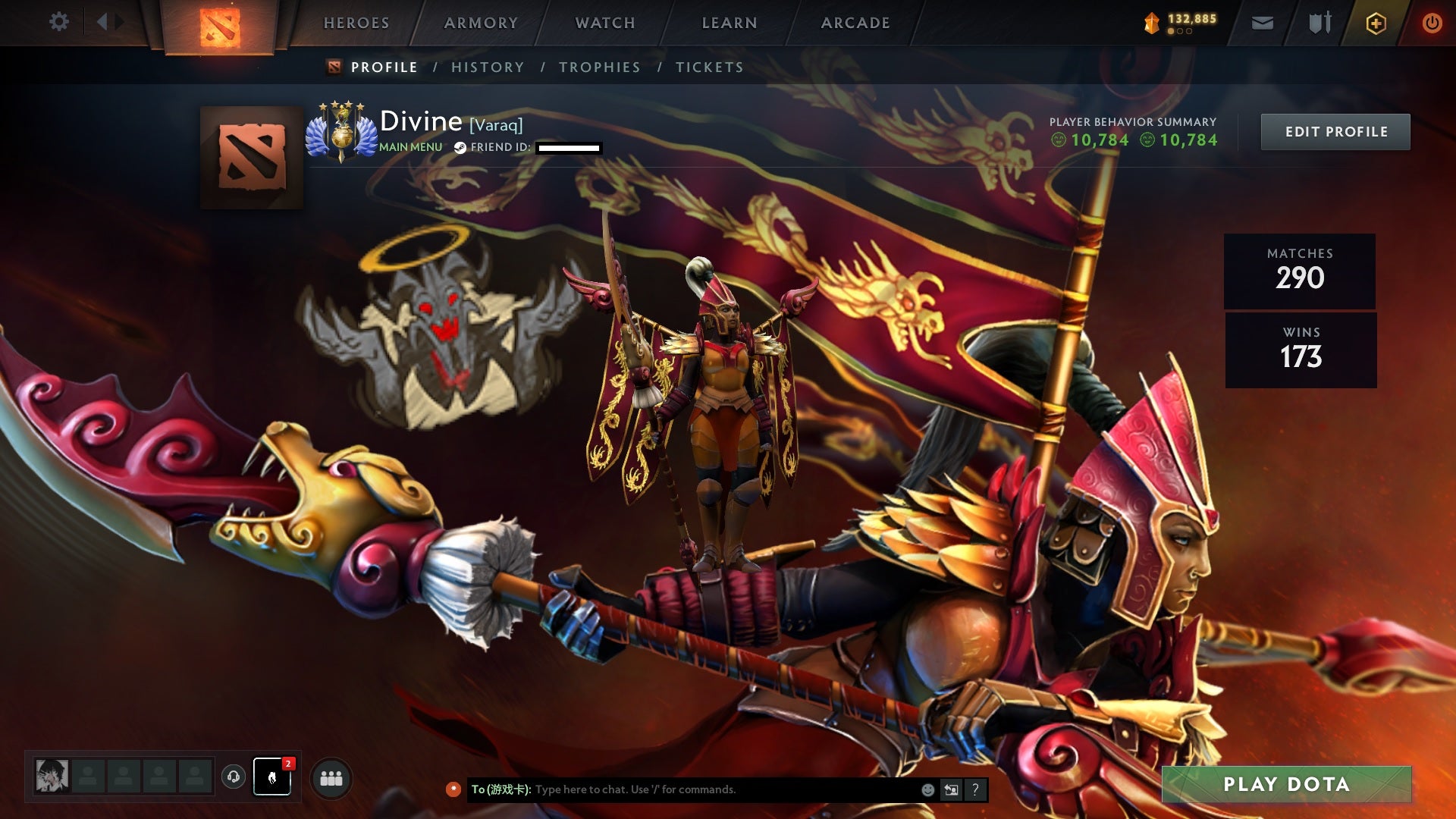Open friends list with the people icon
Viewport: 1456px width, 819px height.
click(331, 777)
